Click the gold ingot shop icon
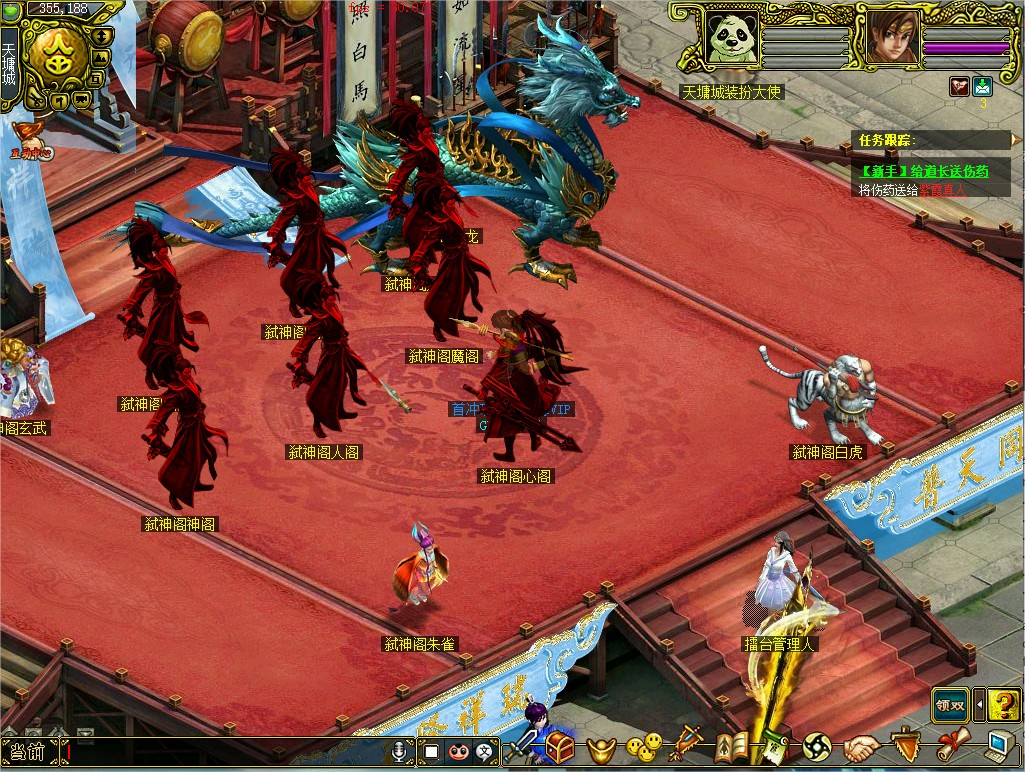This screenshot has height=772, width=1025. click(x=602, y=748)
